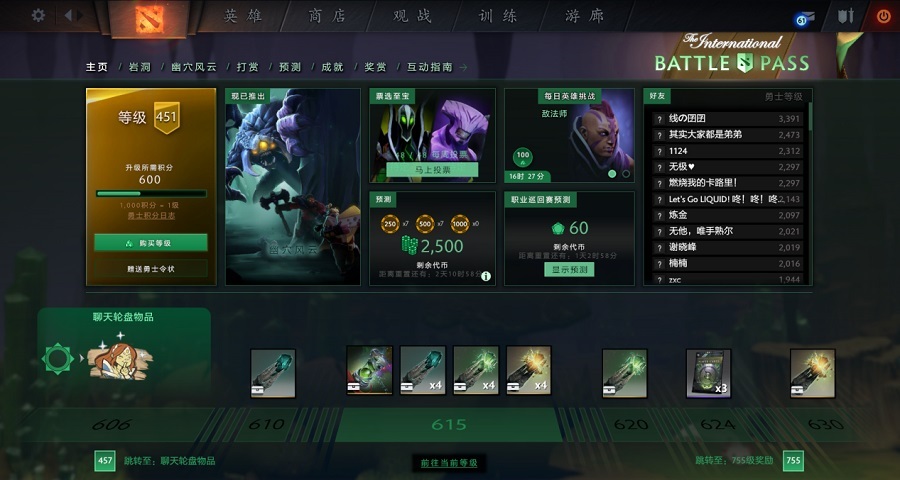
Task: Click the green 购买等级 button
Action: (x=151, y=243)
